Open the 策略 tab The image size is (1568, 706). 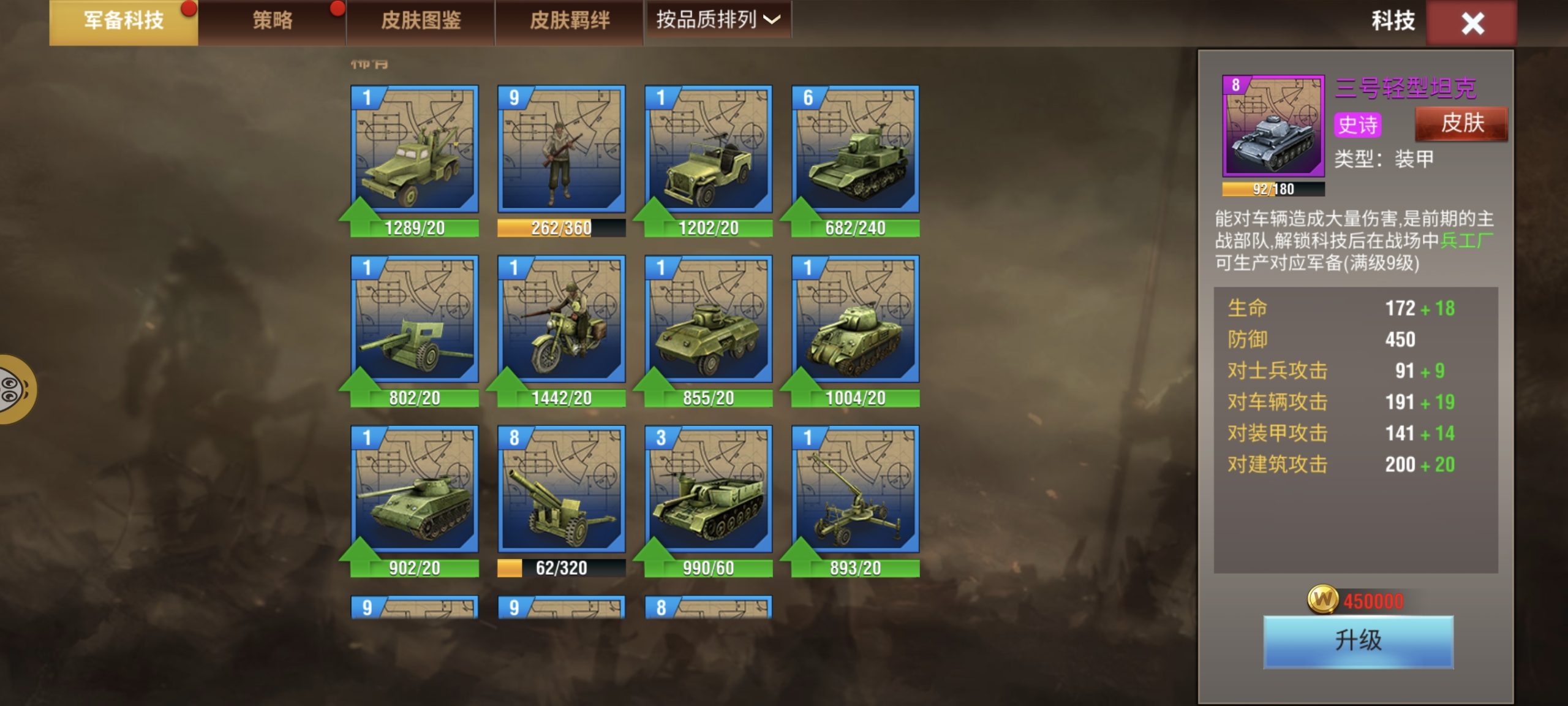pyautogui.click(x=273, y=21)
